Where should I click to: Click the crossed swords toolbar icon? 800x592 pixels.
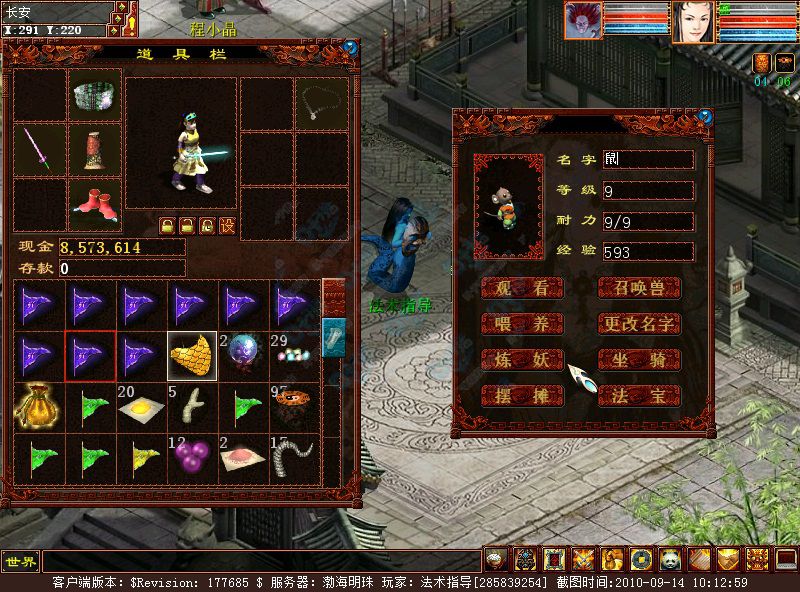[583, 560]
